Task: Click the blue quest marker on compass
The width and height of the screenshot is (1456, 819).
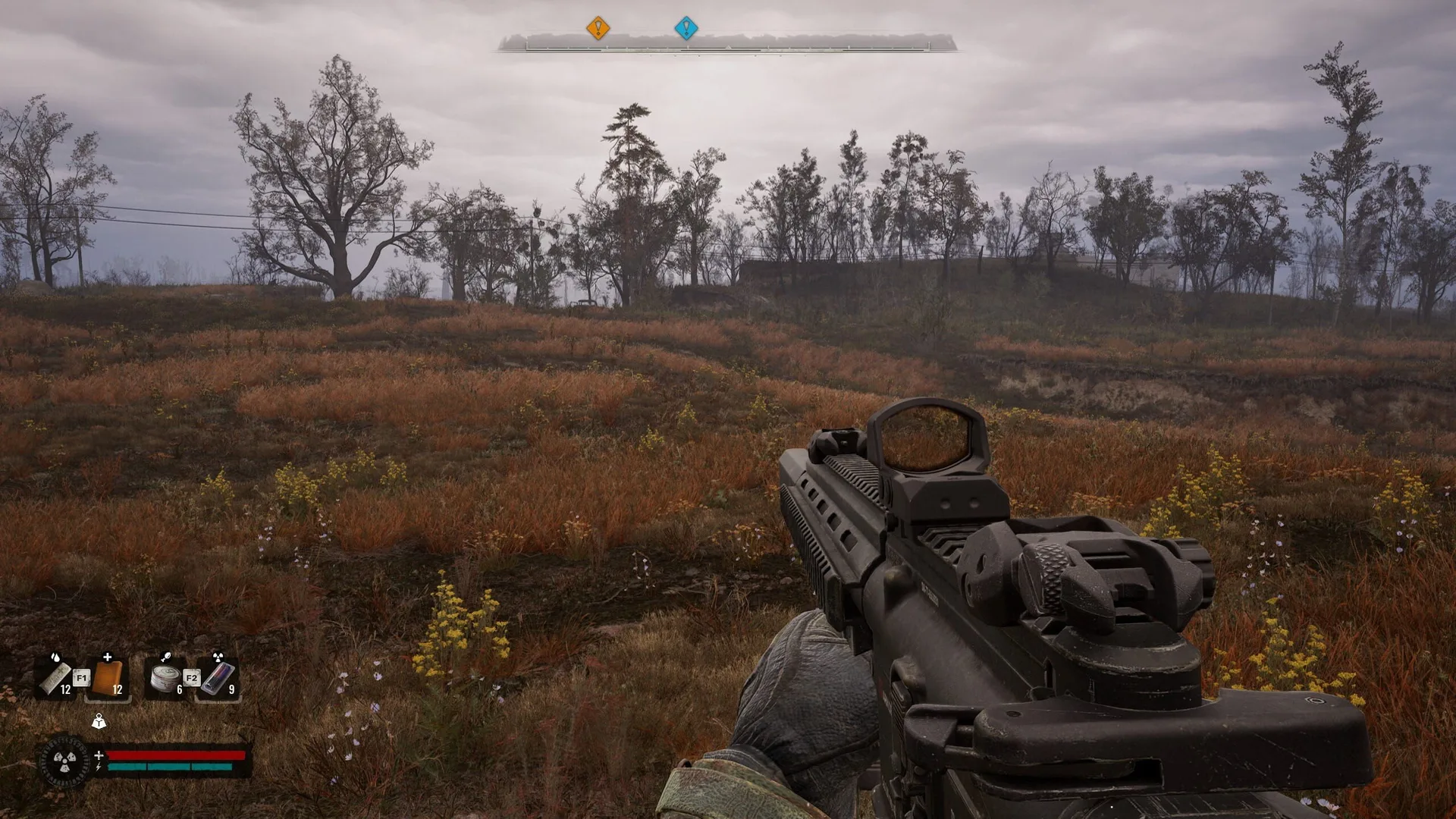Action: [x=686, y=29]
